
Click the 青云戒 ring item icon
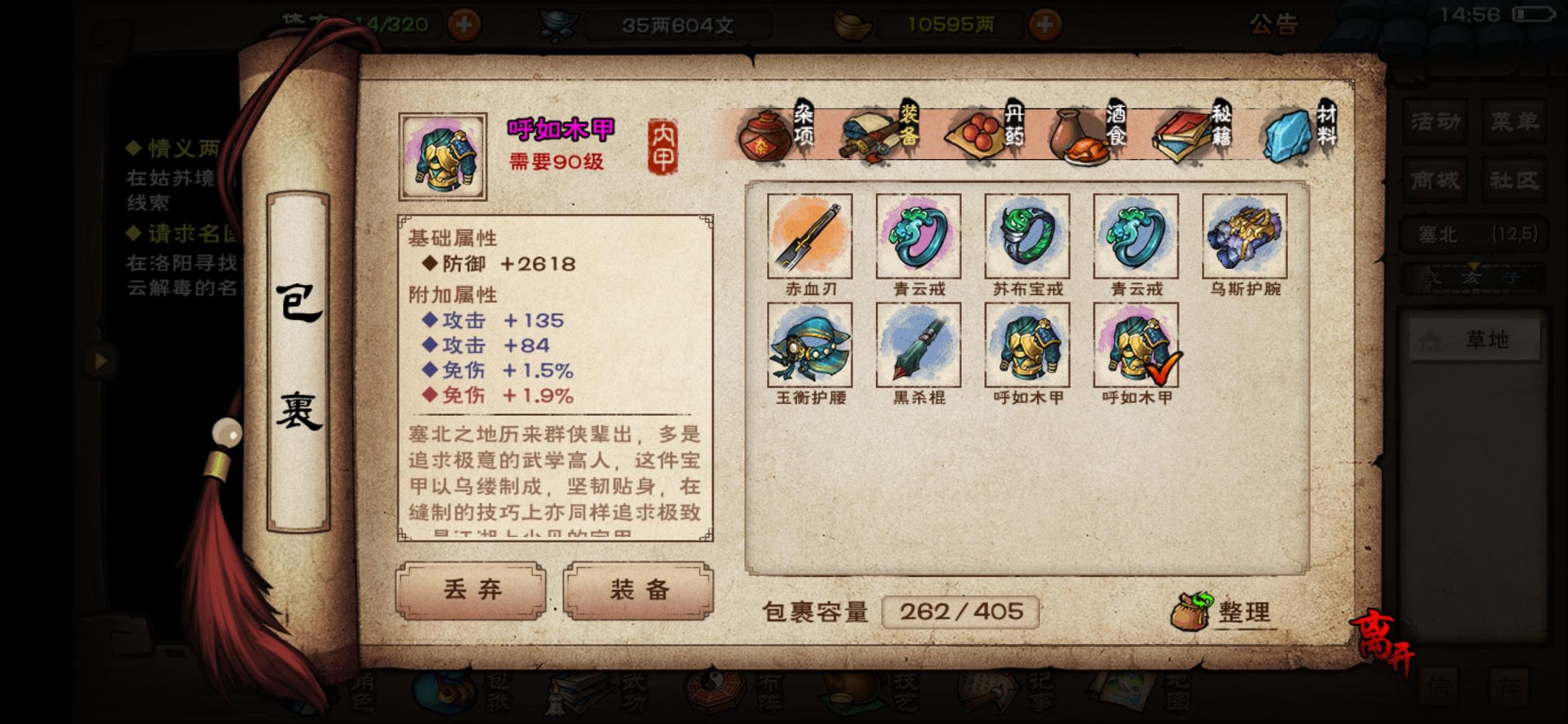coord(919,236)
